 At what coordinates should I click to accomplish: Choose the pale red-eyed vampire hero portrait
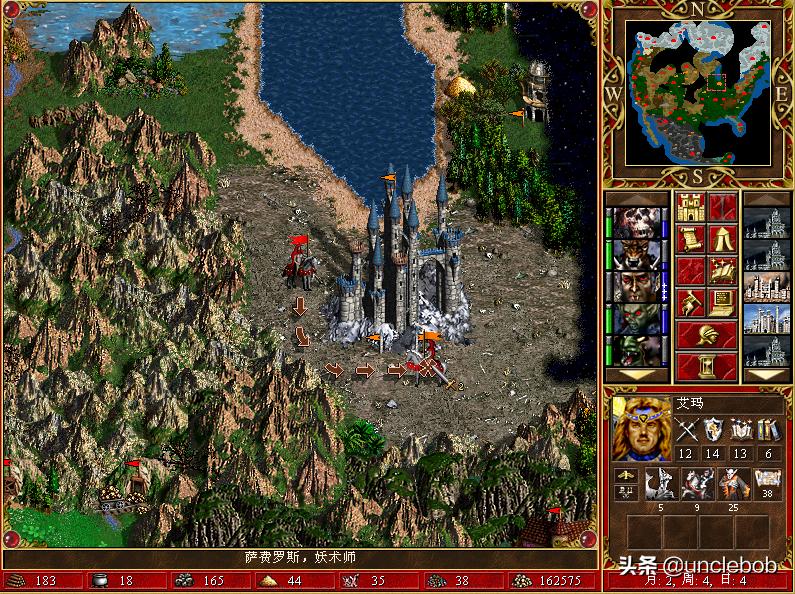pyautogui.click(x=636, y=286)
